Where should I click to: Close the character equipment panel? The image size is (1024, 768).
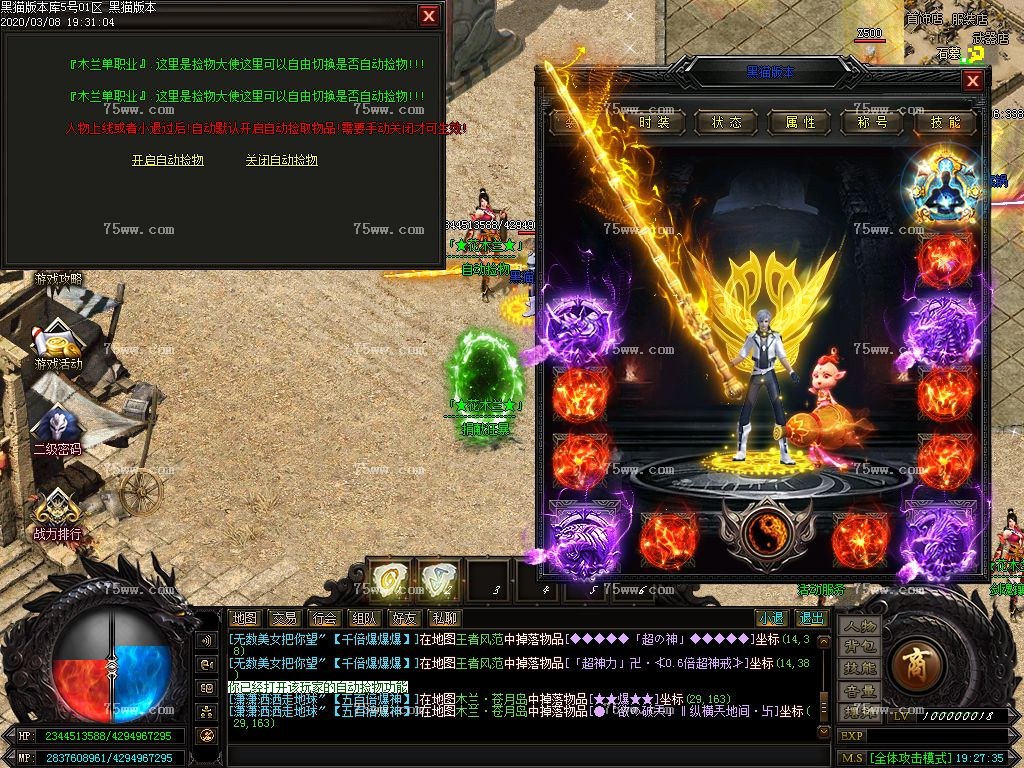(973, 81)
